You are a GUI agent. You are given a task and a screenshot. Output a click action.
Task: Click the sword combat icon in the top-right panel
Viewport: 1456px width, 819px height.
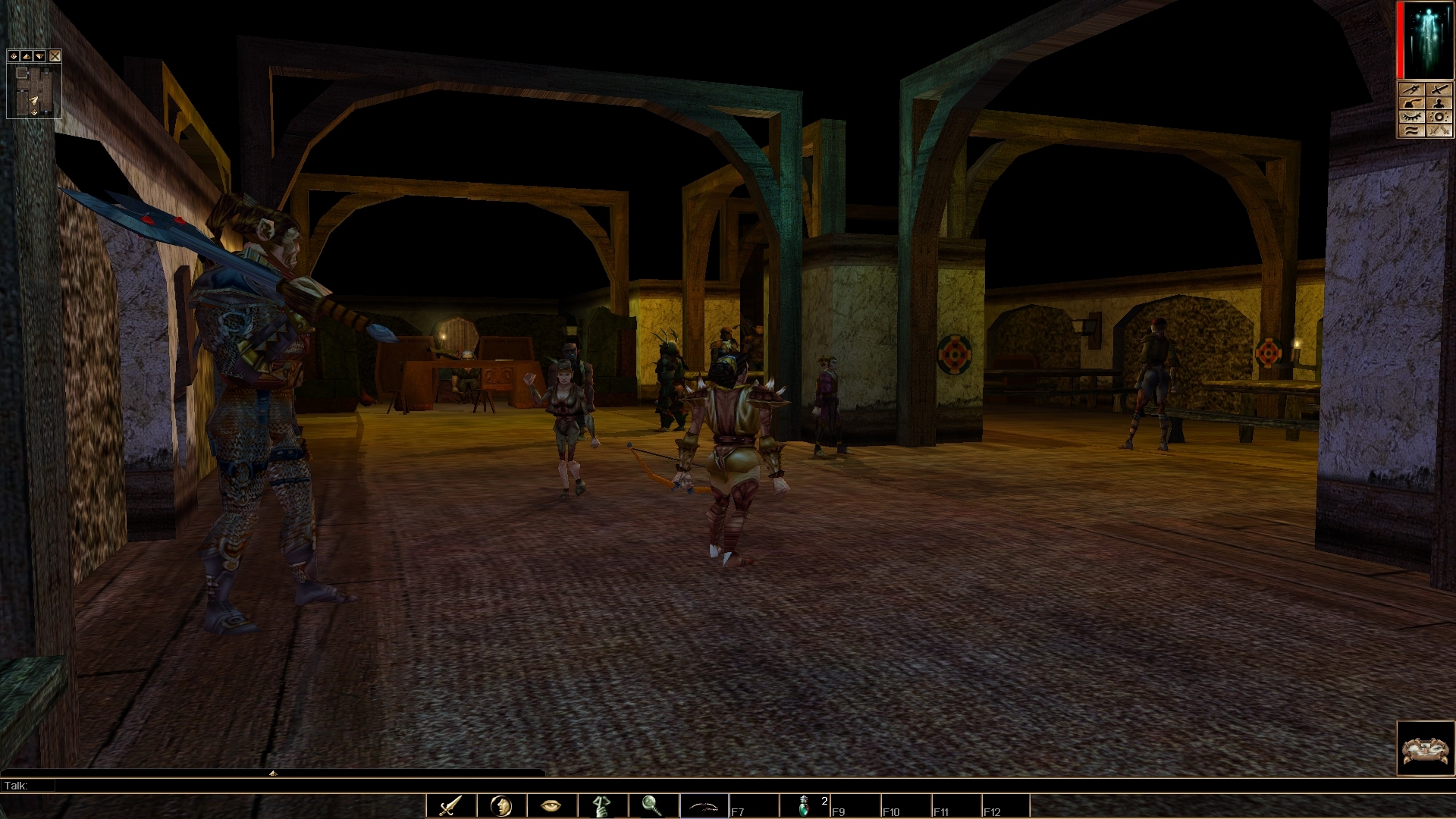pos(1439,89)
